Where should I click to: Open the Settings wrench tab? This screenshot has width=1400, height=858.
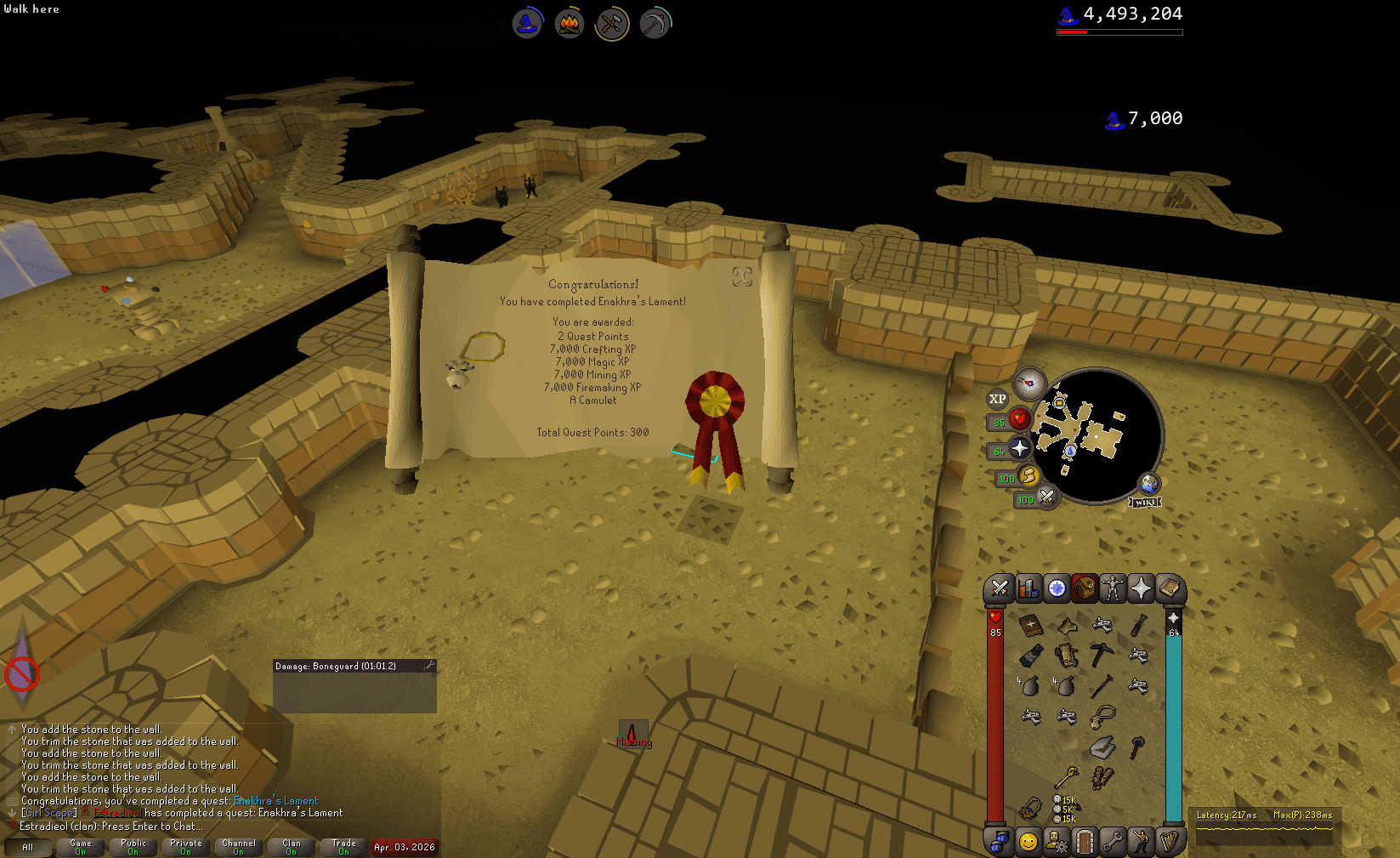click(x=1113, y=842)
